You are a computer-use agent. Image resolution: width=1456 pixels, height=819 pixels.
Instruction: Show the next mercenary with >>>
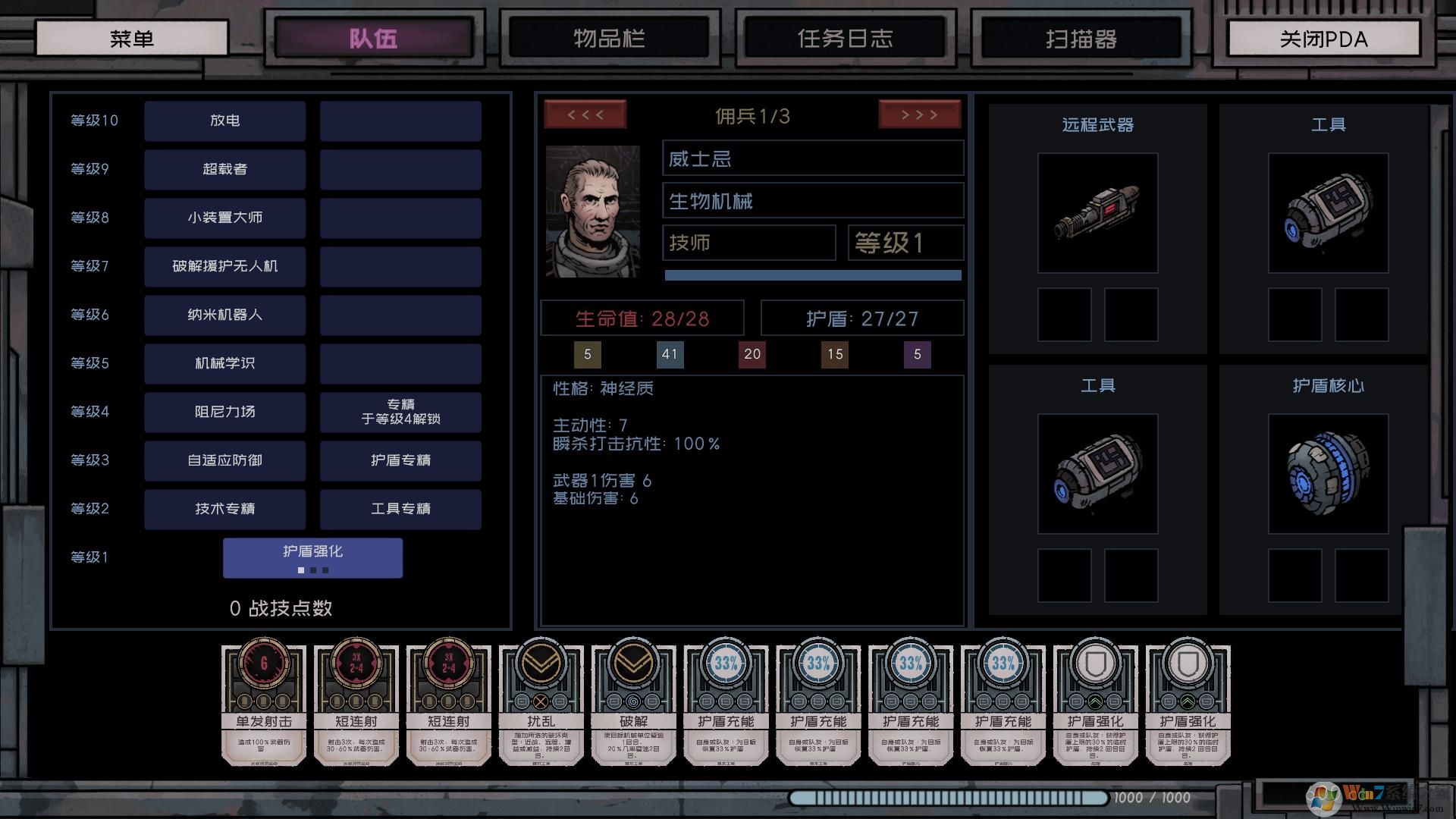[919, 115]
